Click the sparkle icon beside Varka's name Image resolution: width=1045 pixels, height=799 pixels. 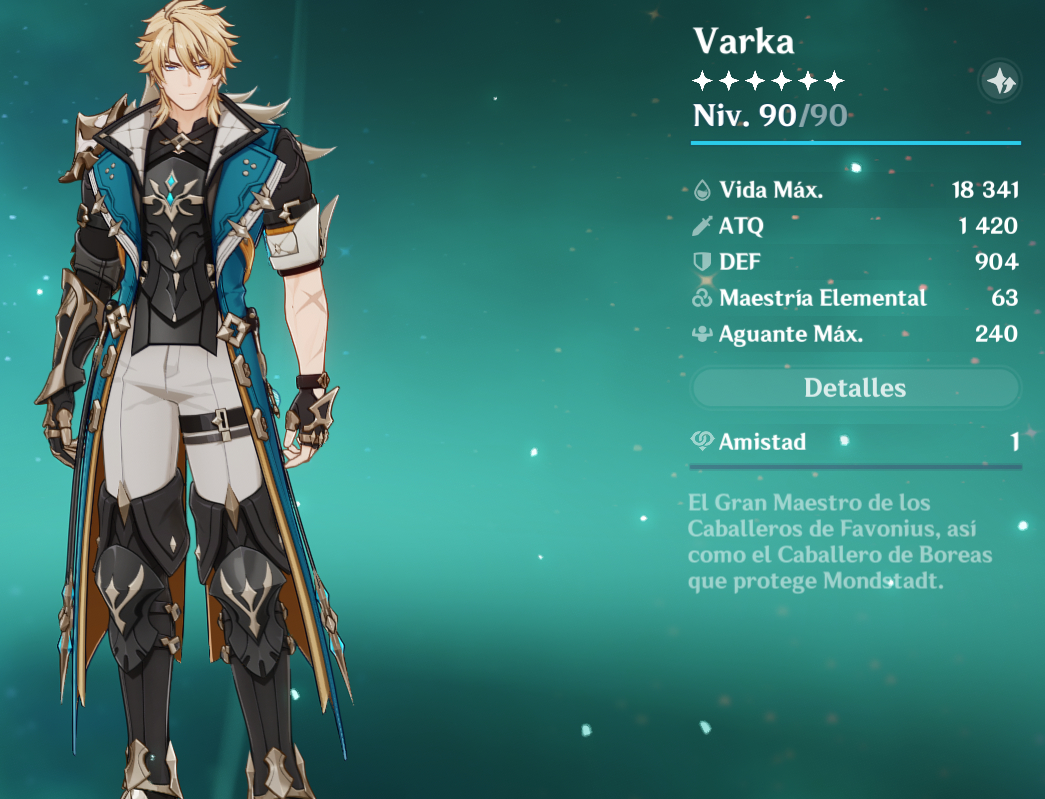pyautogui.click(x=999, y=80)
